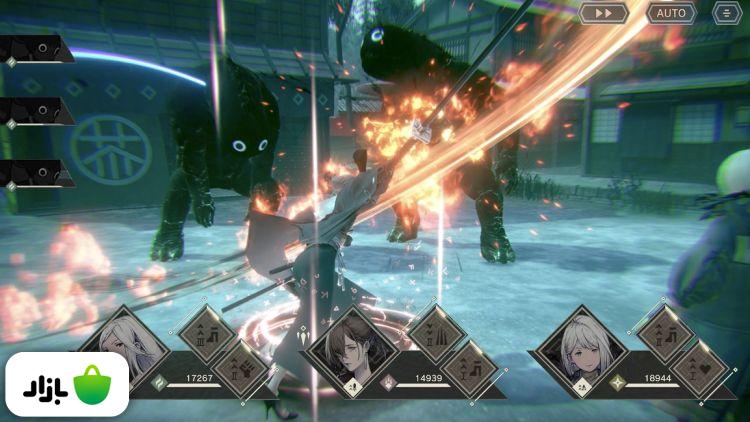Enable AUTO battle mode
750x422 pixels.
(671, 13)
